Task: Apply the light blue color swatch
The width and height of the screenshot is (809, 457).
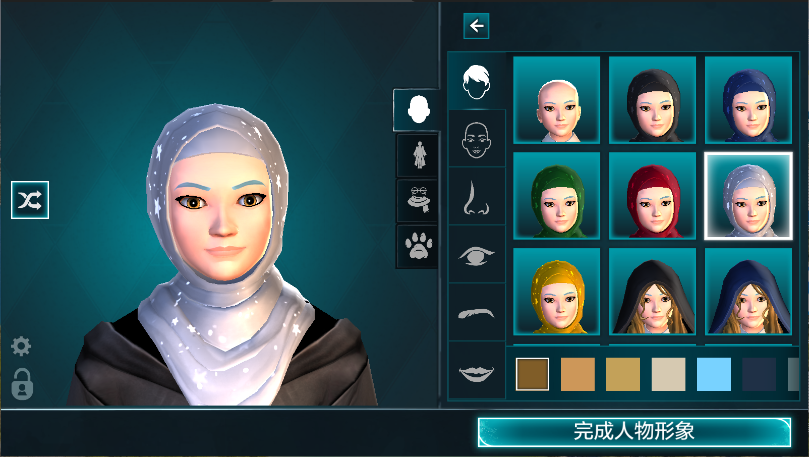Action: (x=714, y=374)
